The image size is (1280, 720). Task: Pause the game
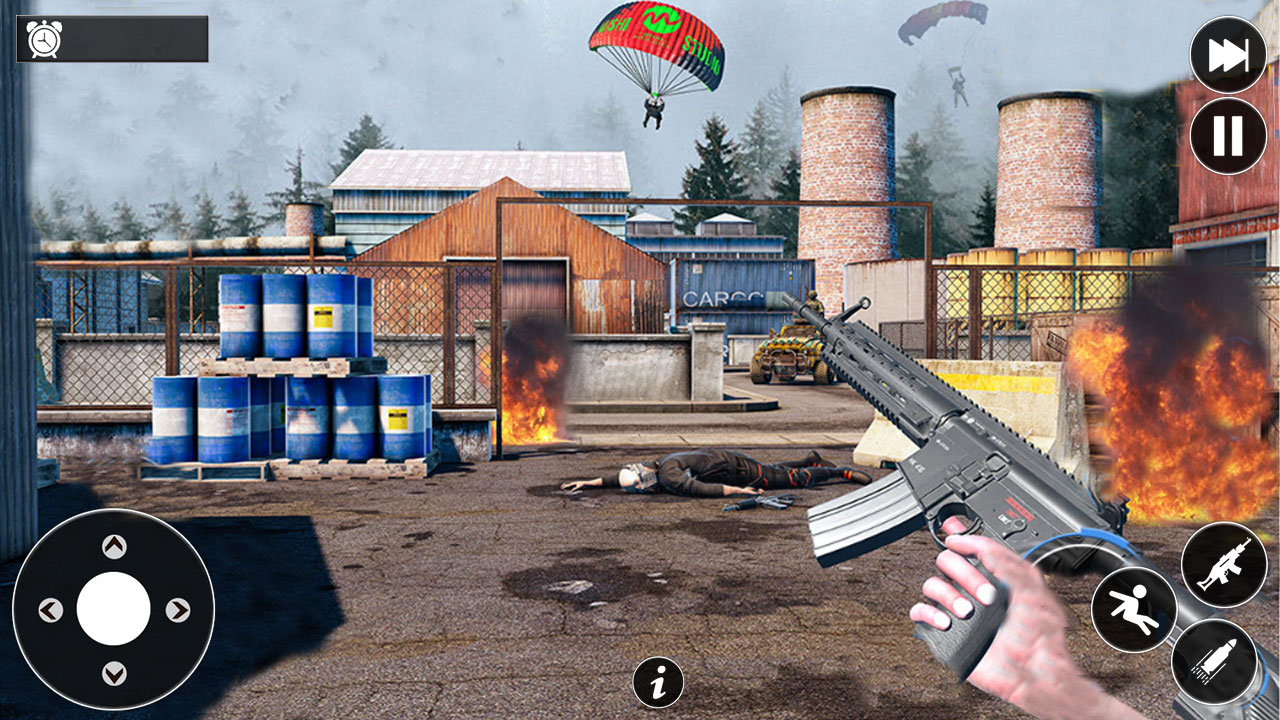tap(1228, 136)
